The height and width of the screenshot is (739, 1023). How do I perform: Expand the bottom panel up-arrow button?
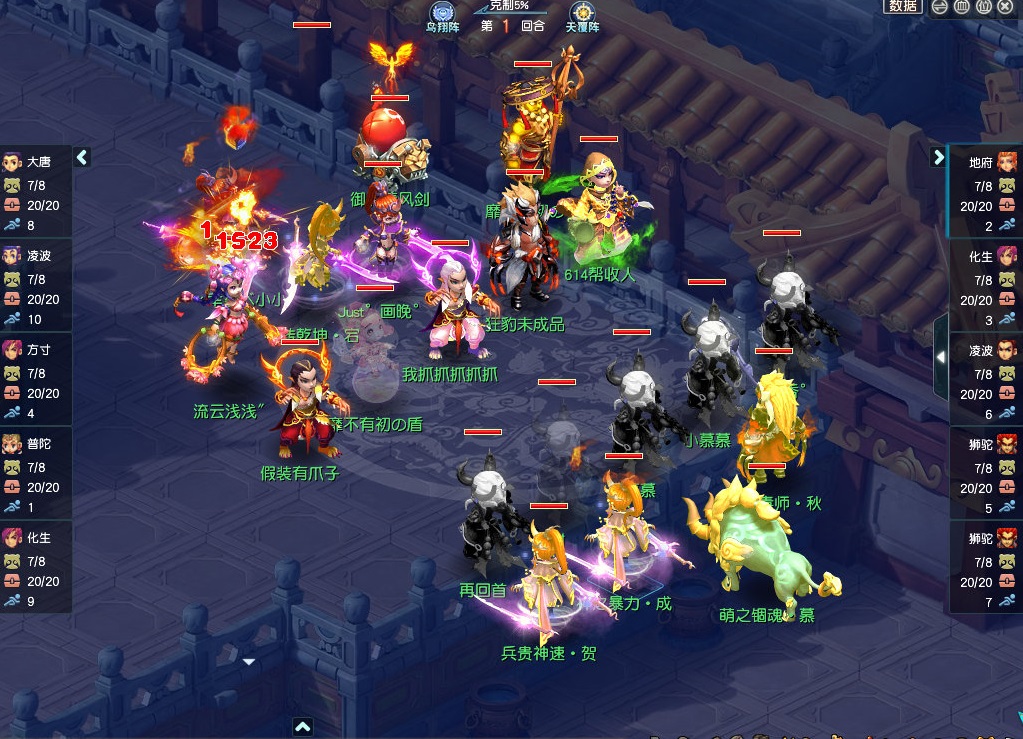[x=303, y=726]
